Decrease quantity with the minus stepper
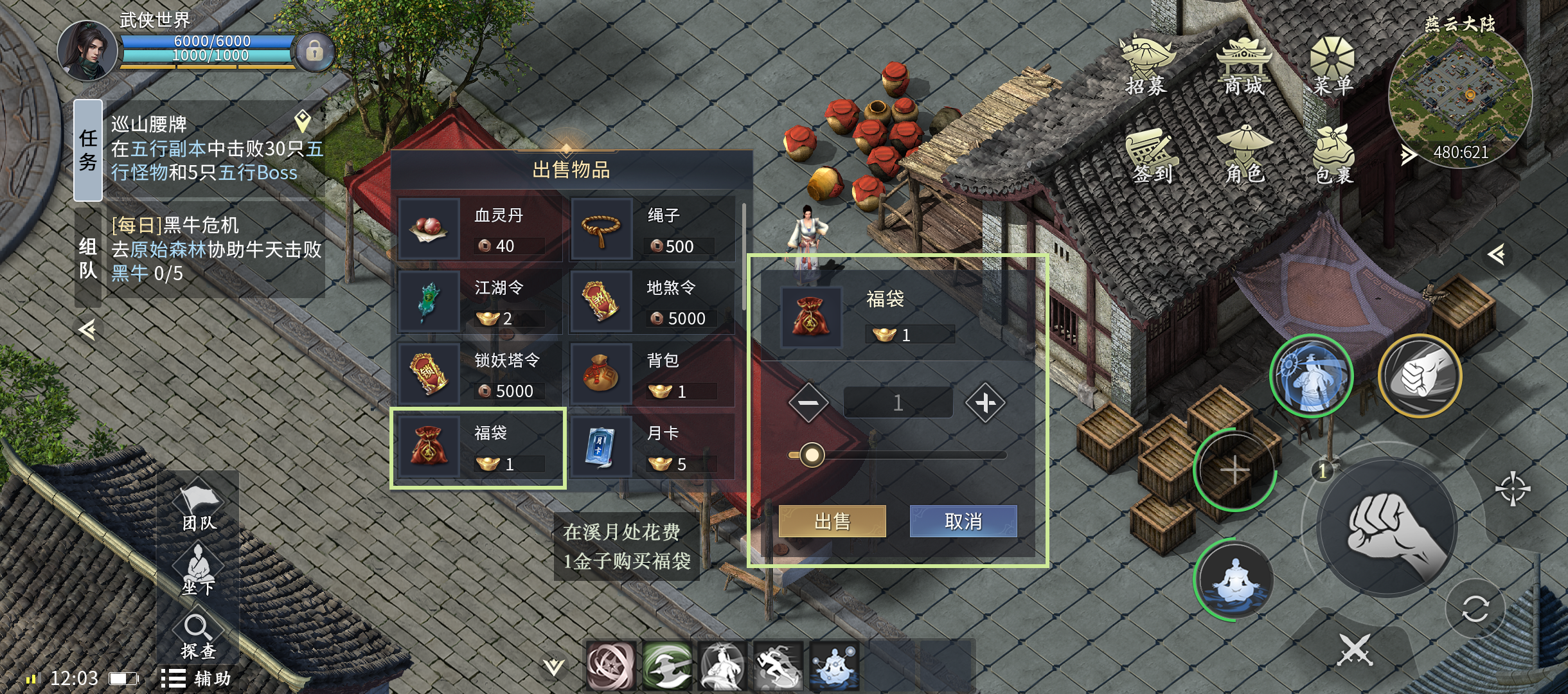 (808, 403)
